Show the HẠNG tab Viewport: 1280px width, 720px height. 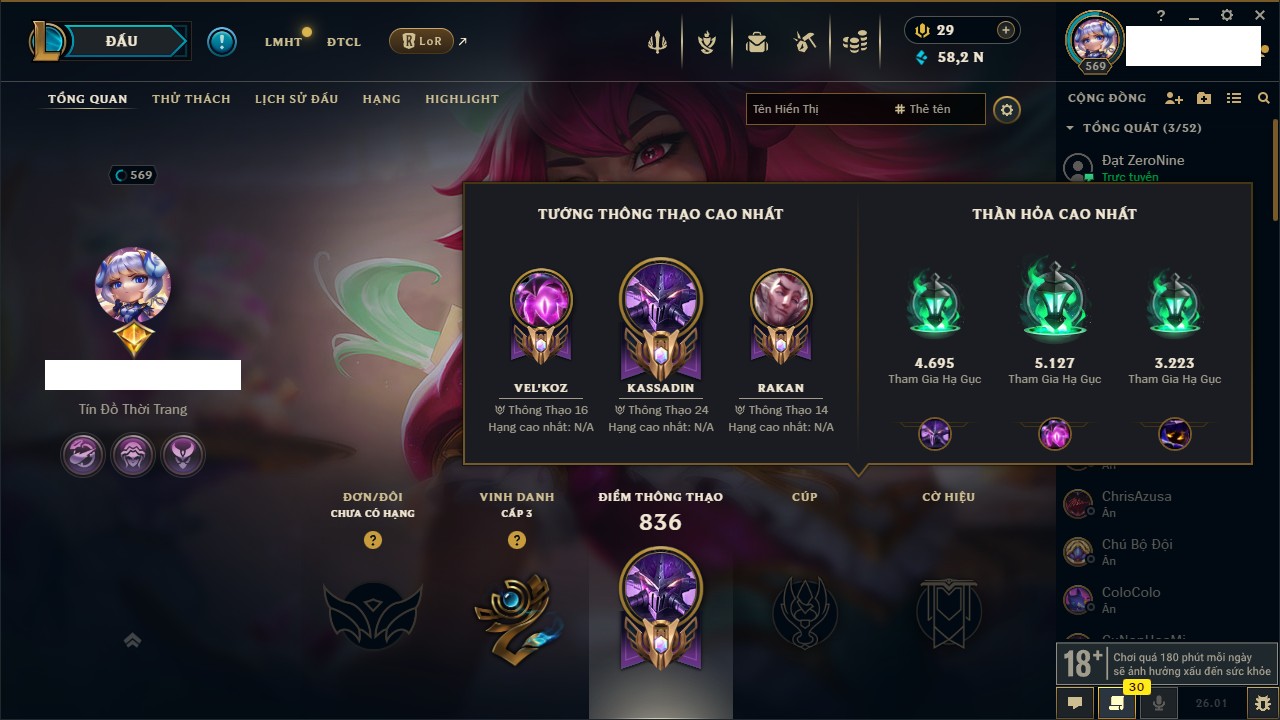381,99
